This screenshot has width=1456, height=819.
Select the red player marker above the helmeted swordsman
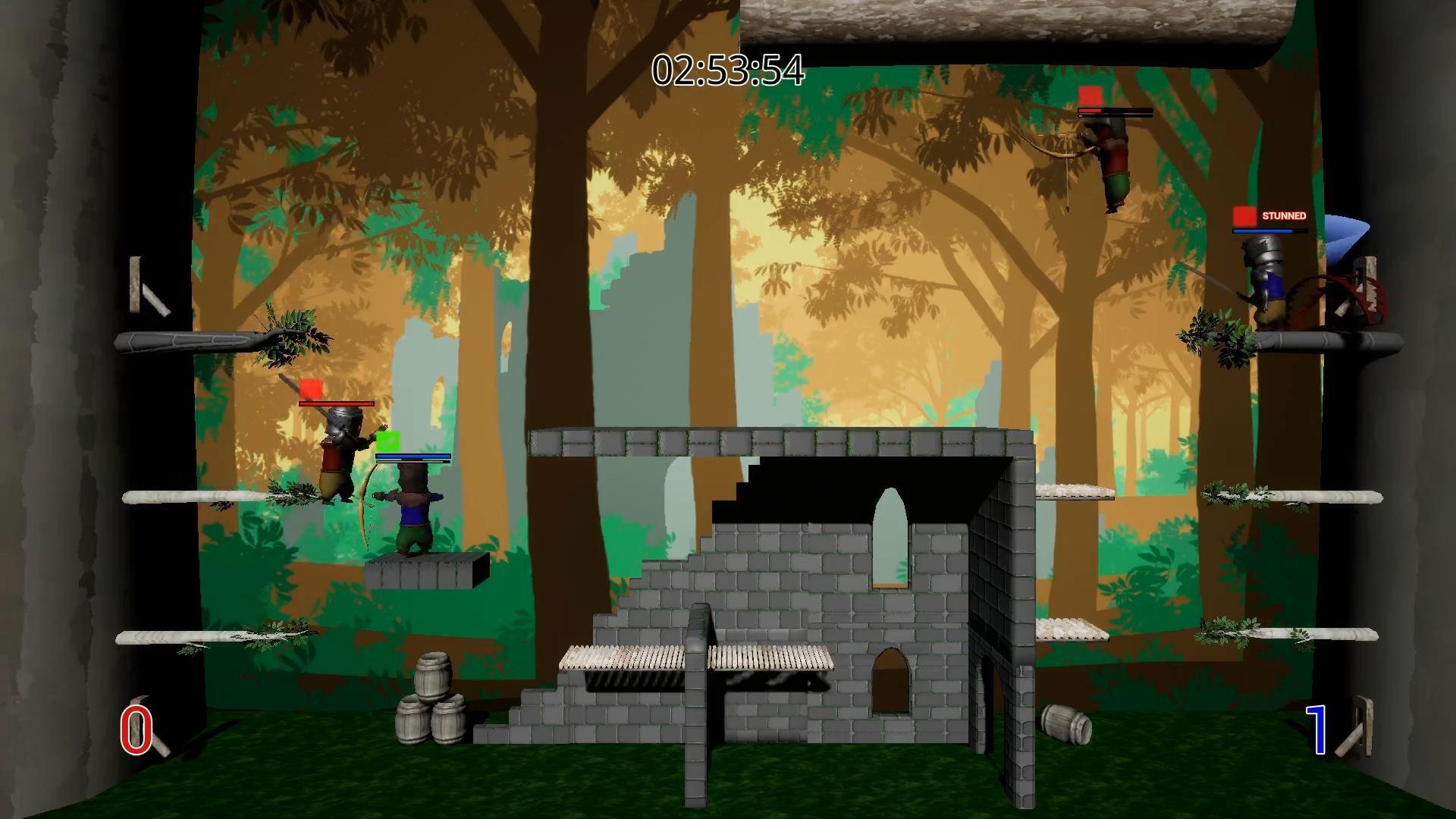click(311, 389)
